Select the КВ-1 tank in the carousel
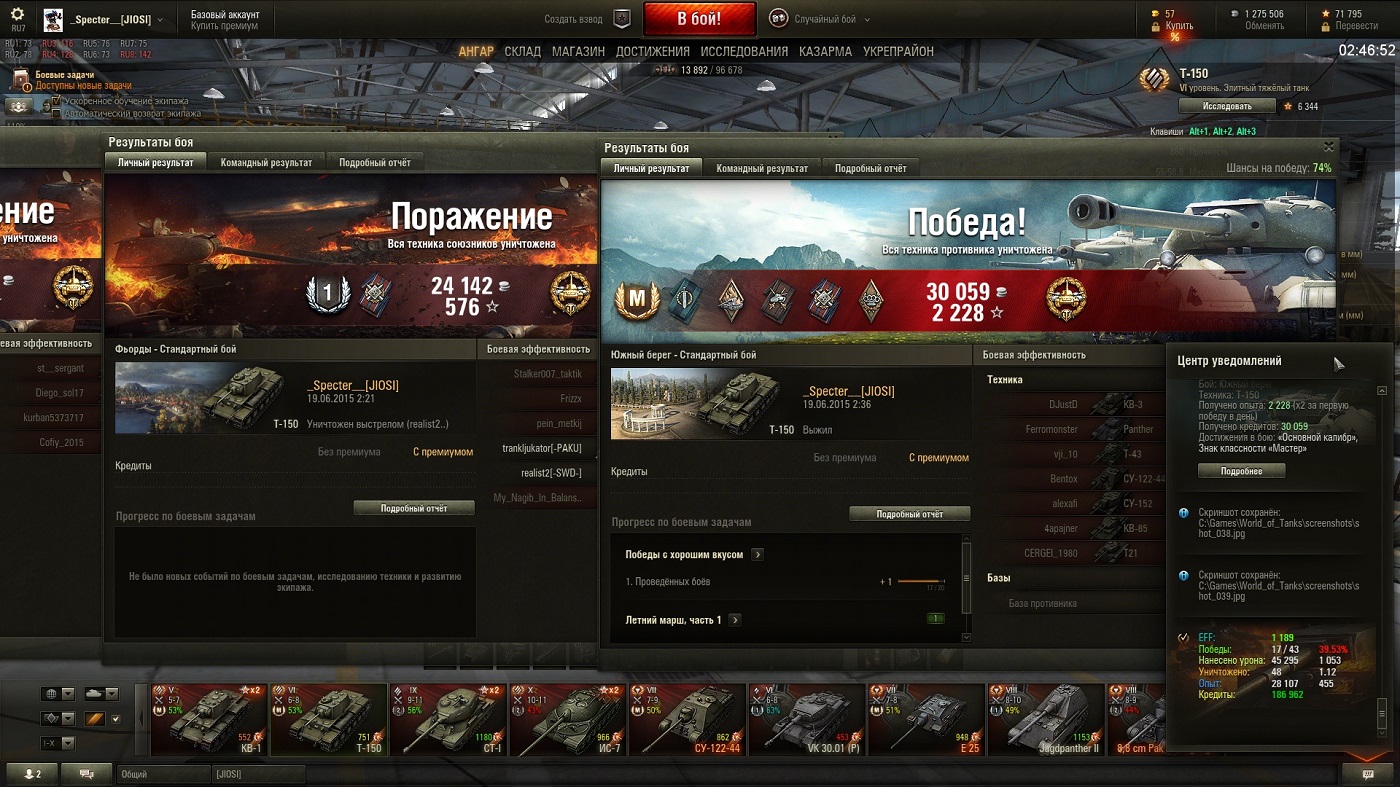The height and width of the screenshot is (787, 1400). tap(209, 719)
